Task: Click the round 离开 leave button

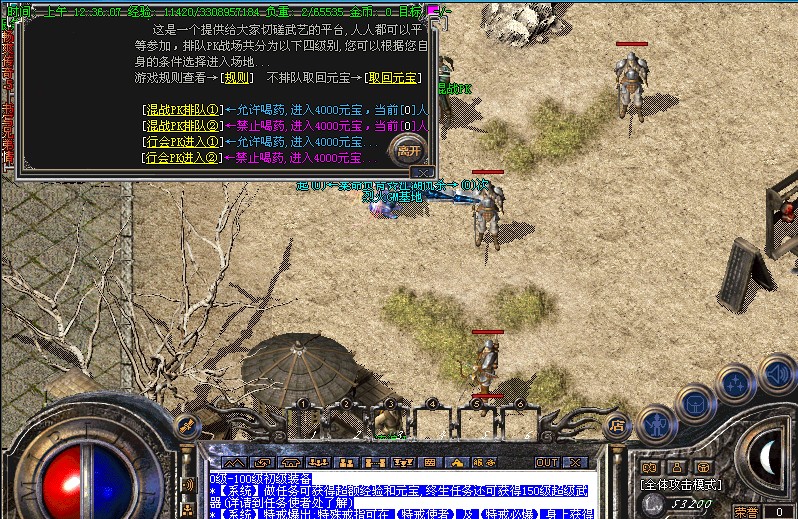Action: pos(408,150)
